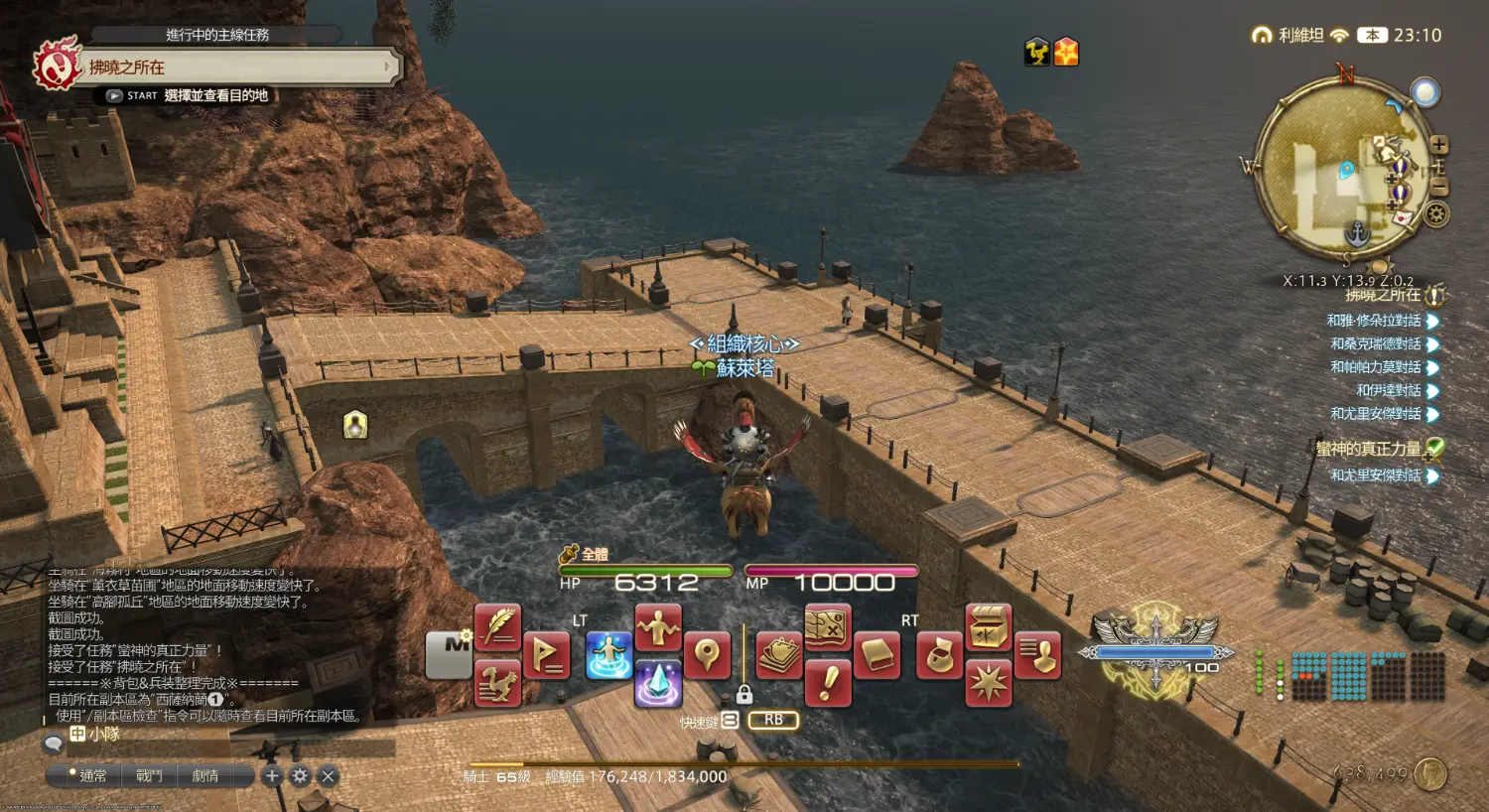Open minimap settings gear

1436,213
